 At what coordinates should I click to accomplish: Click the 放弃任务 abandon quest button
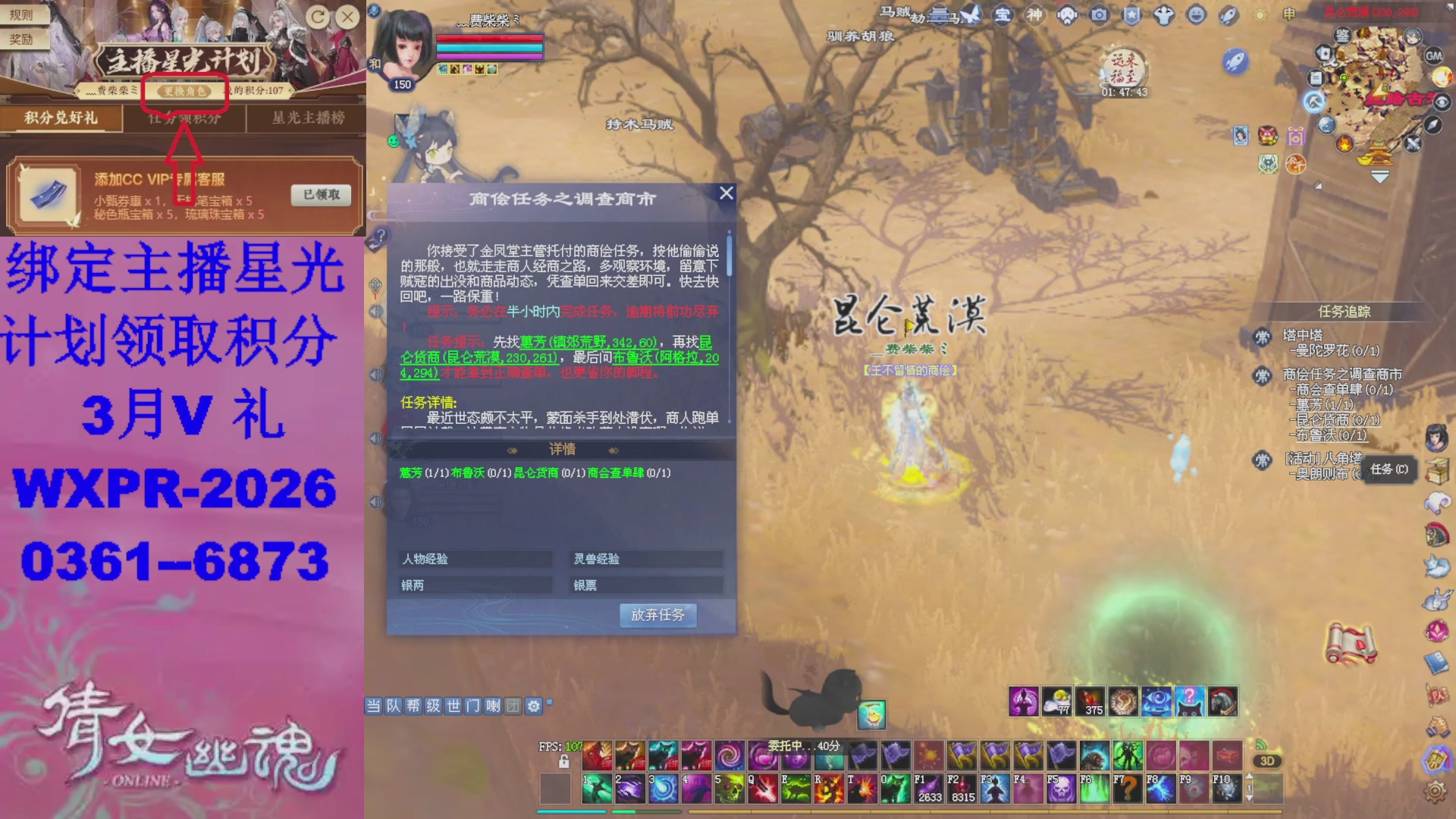click(x=657, y=616)
